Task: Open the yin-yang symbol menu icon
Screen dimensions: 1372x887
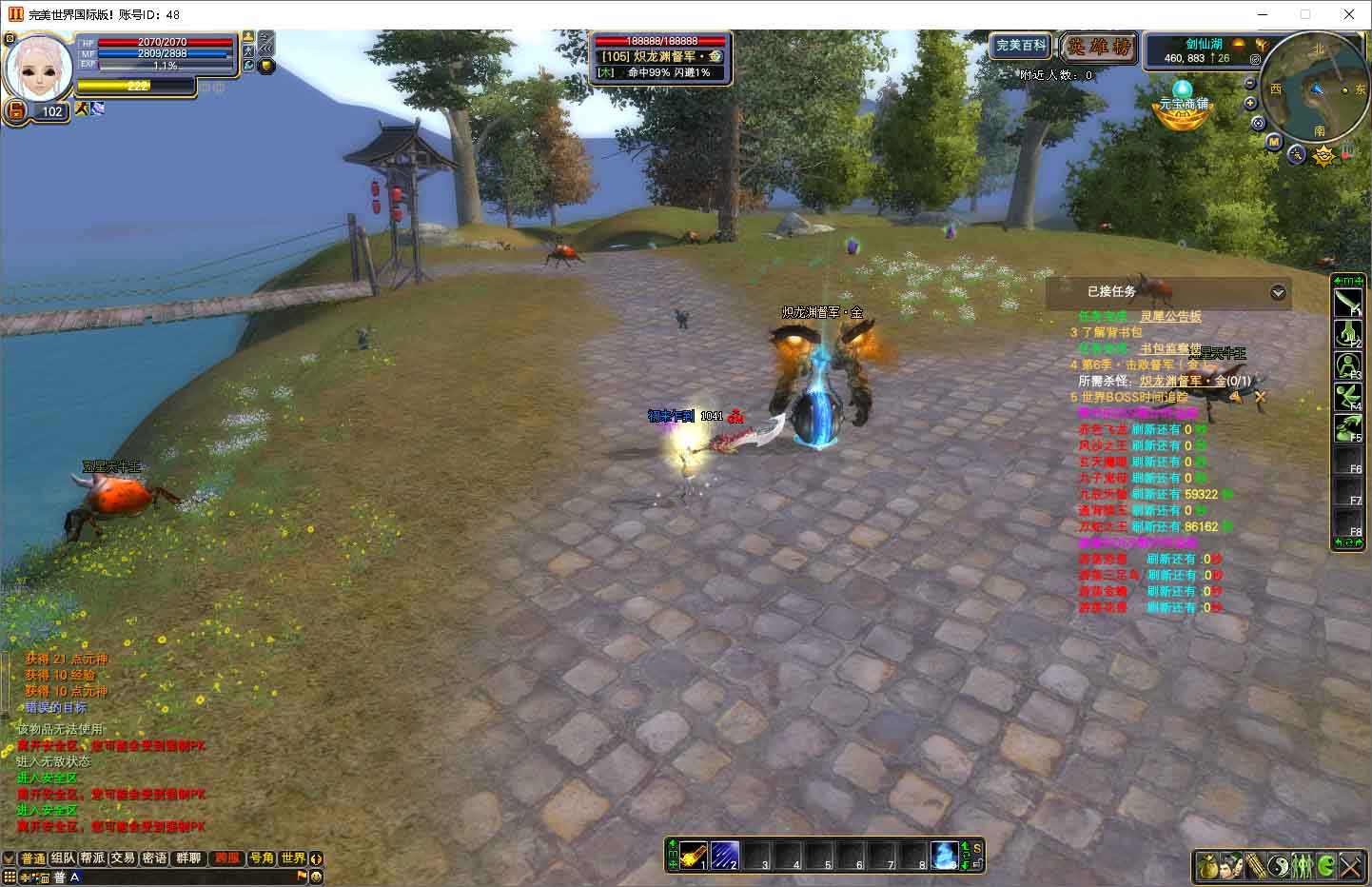Action: (1280, 866)
